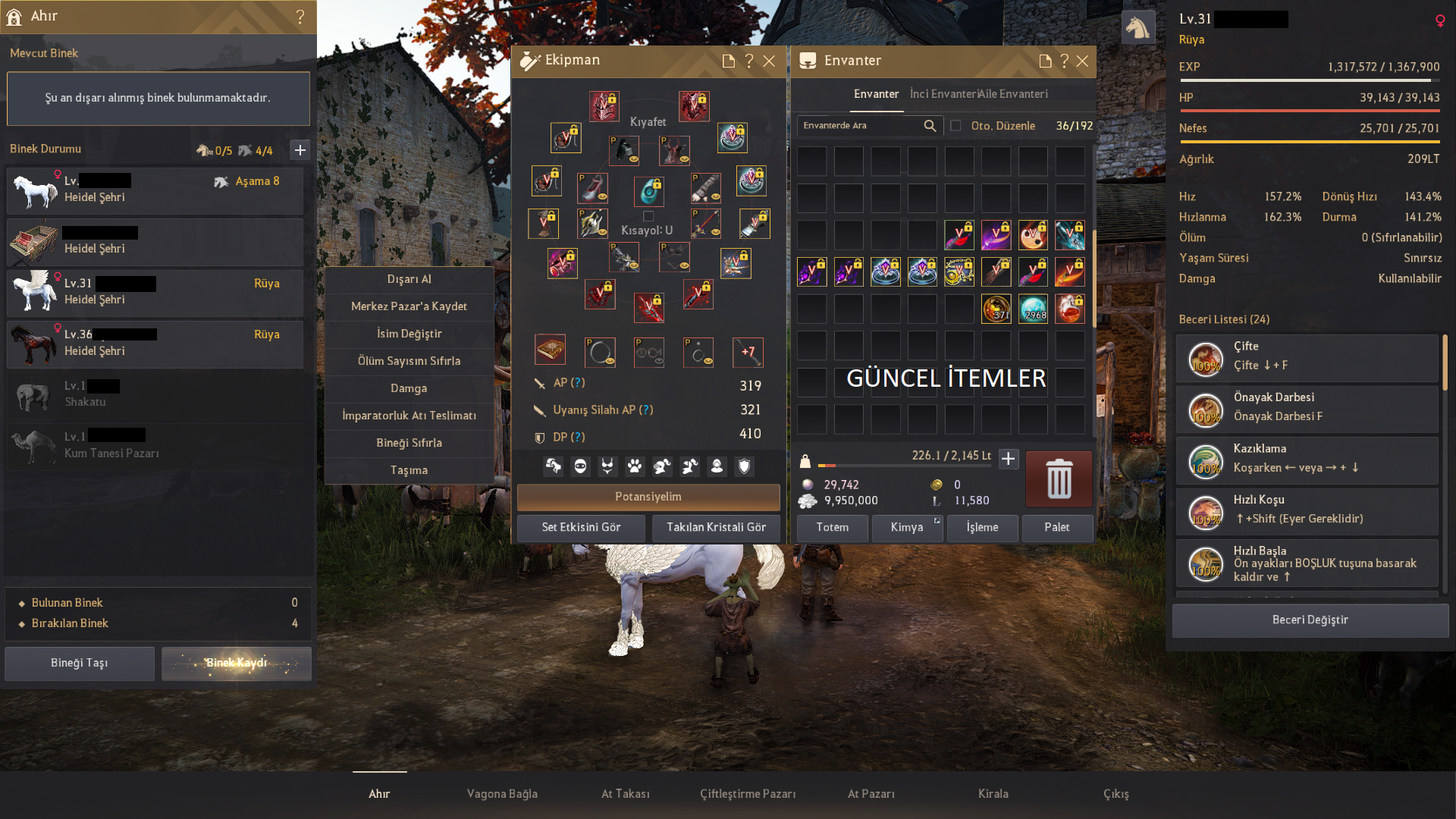Select İsim Değiştir from the context menu
The width and height of the screenshot is (1456, 819).
[x=409, y=334]
